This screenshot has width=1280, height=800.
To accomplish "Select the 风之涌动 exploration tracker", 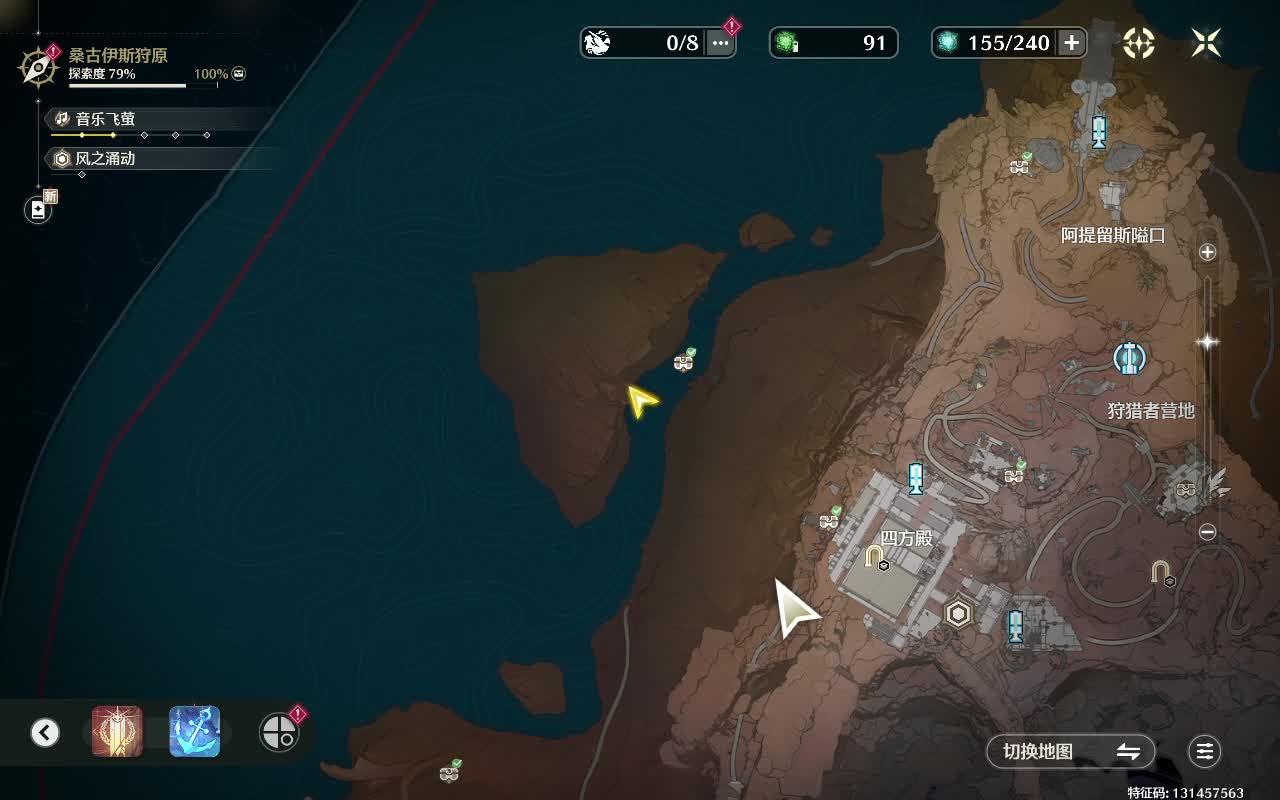I will coord(105,158).
